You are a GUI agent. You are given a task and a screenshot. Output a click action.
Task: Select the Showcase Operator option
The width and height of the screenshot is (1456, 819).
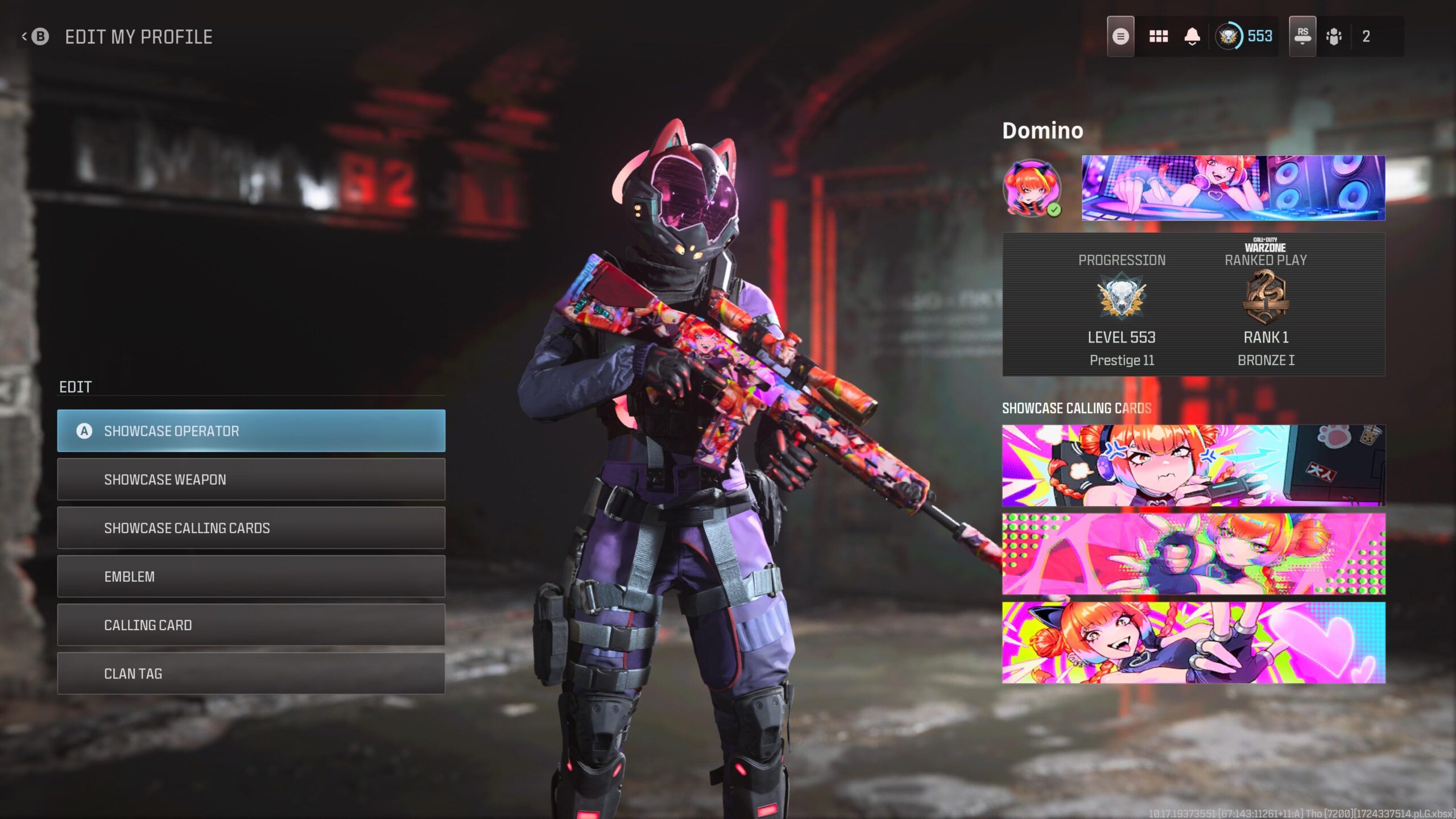[251, 431]
